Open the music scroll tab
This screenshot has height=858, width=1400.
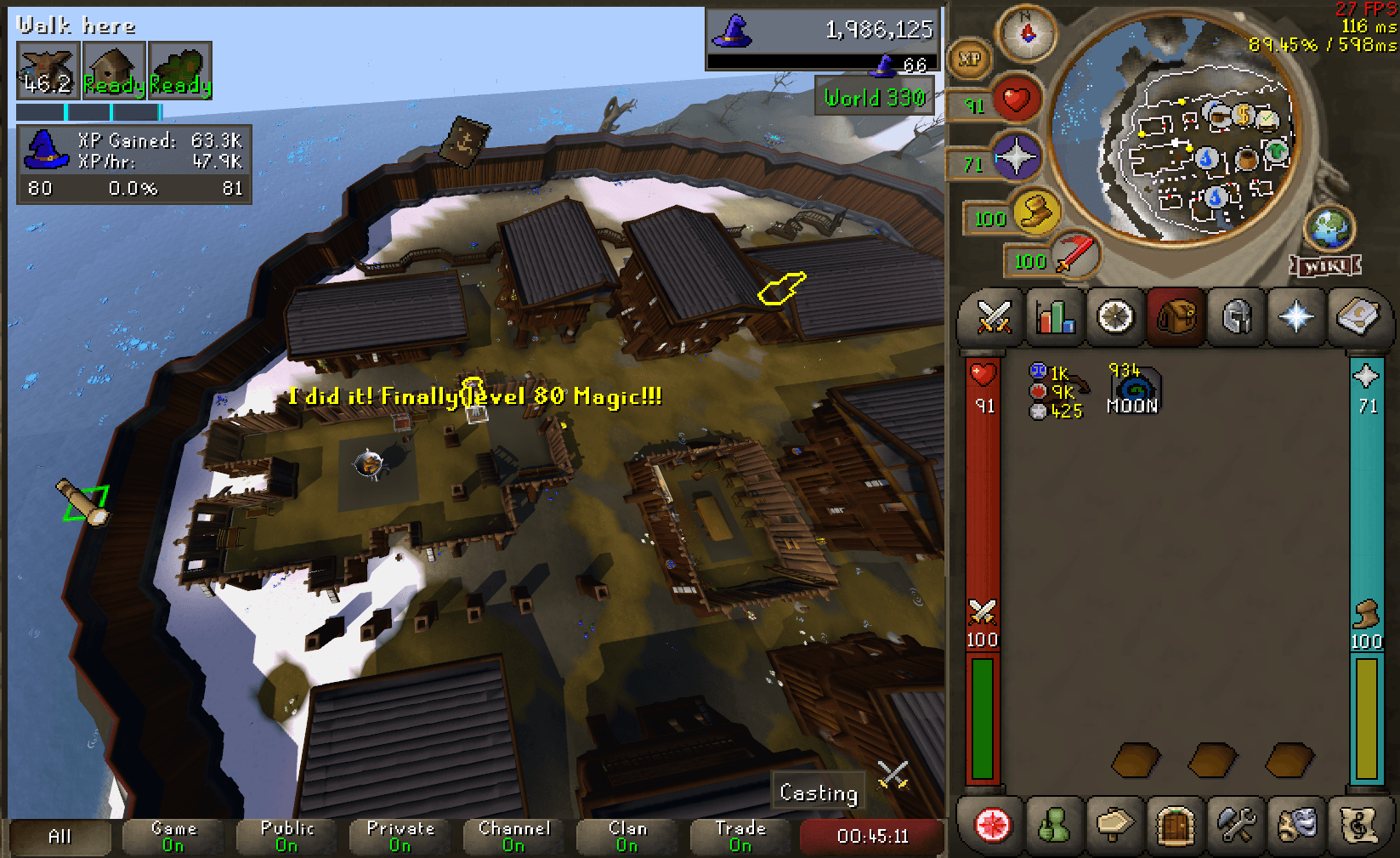(1357, 826)
